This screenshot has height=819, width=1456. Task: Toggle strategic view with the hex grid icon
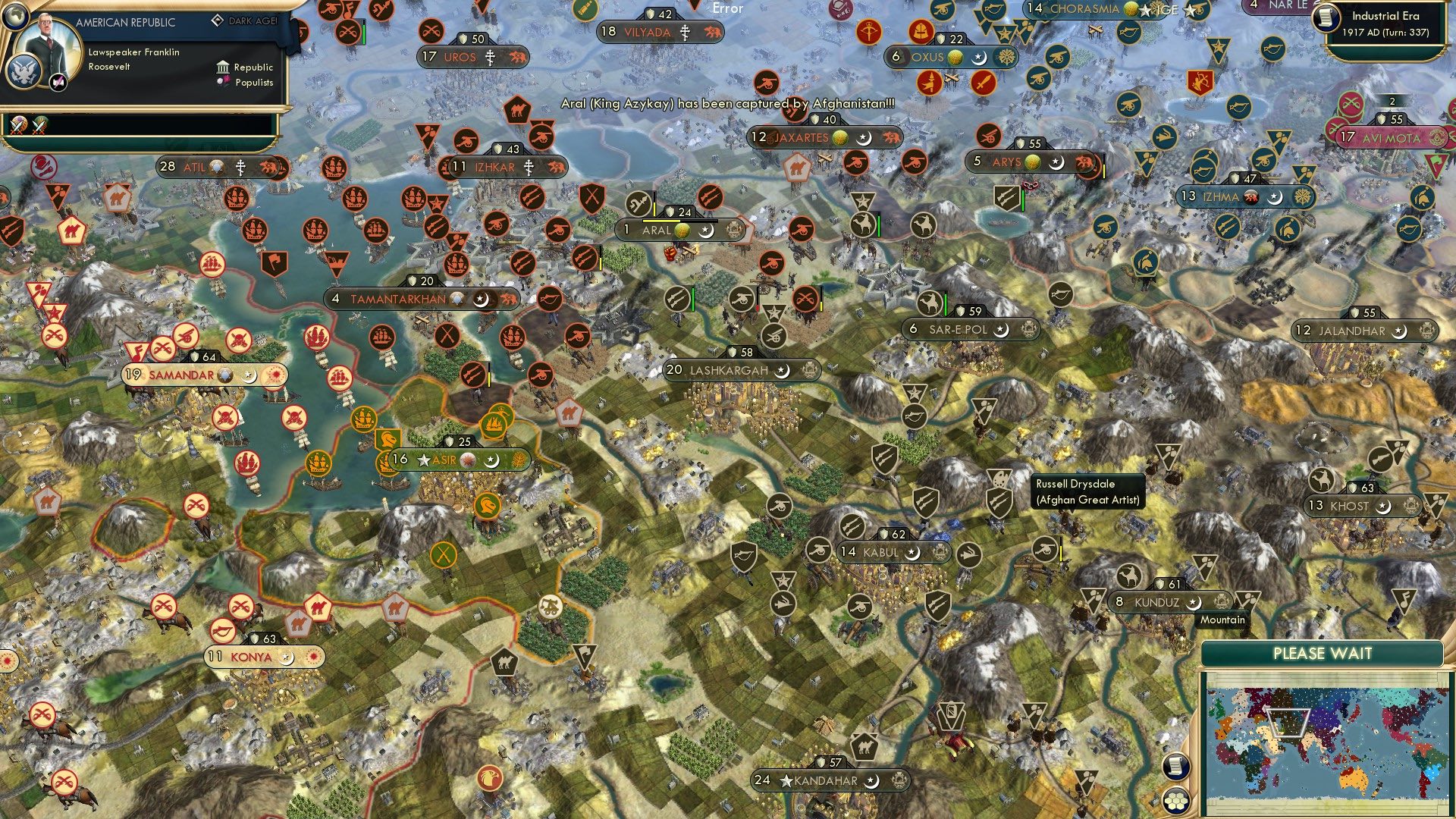[x=1175, y=802]
